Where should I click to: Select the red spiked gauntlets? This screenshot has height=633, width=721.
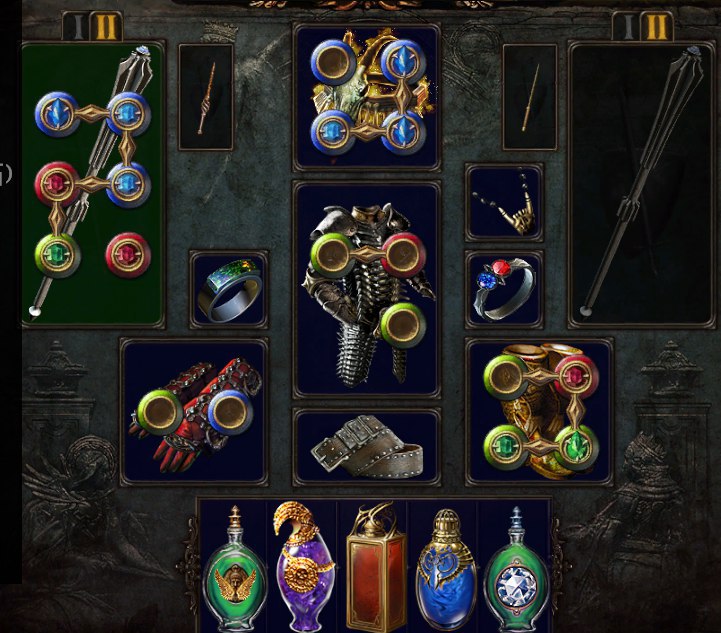193,412
